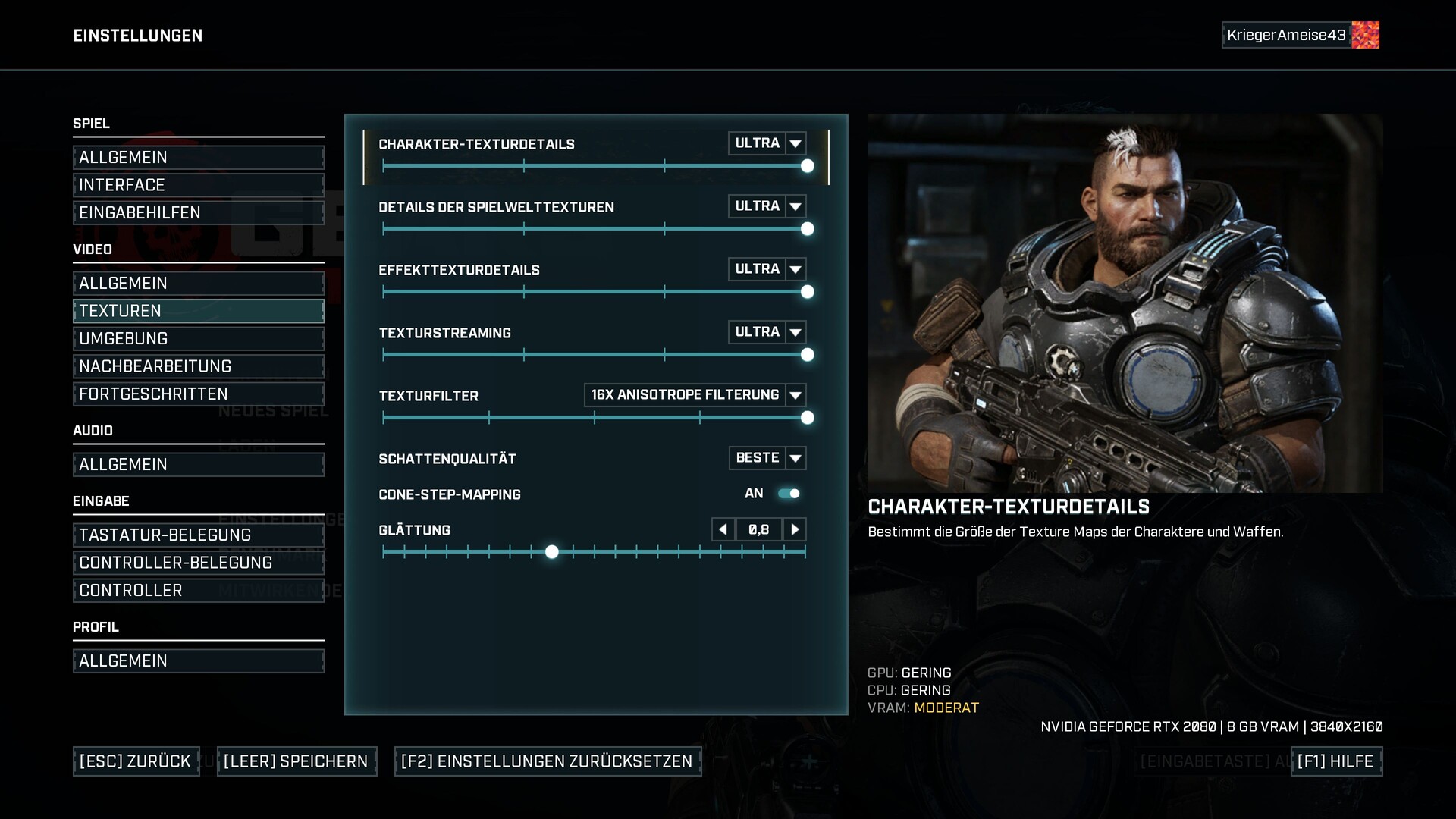Expand the Texturstreaming quality dropdown

coord(767,332)
